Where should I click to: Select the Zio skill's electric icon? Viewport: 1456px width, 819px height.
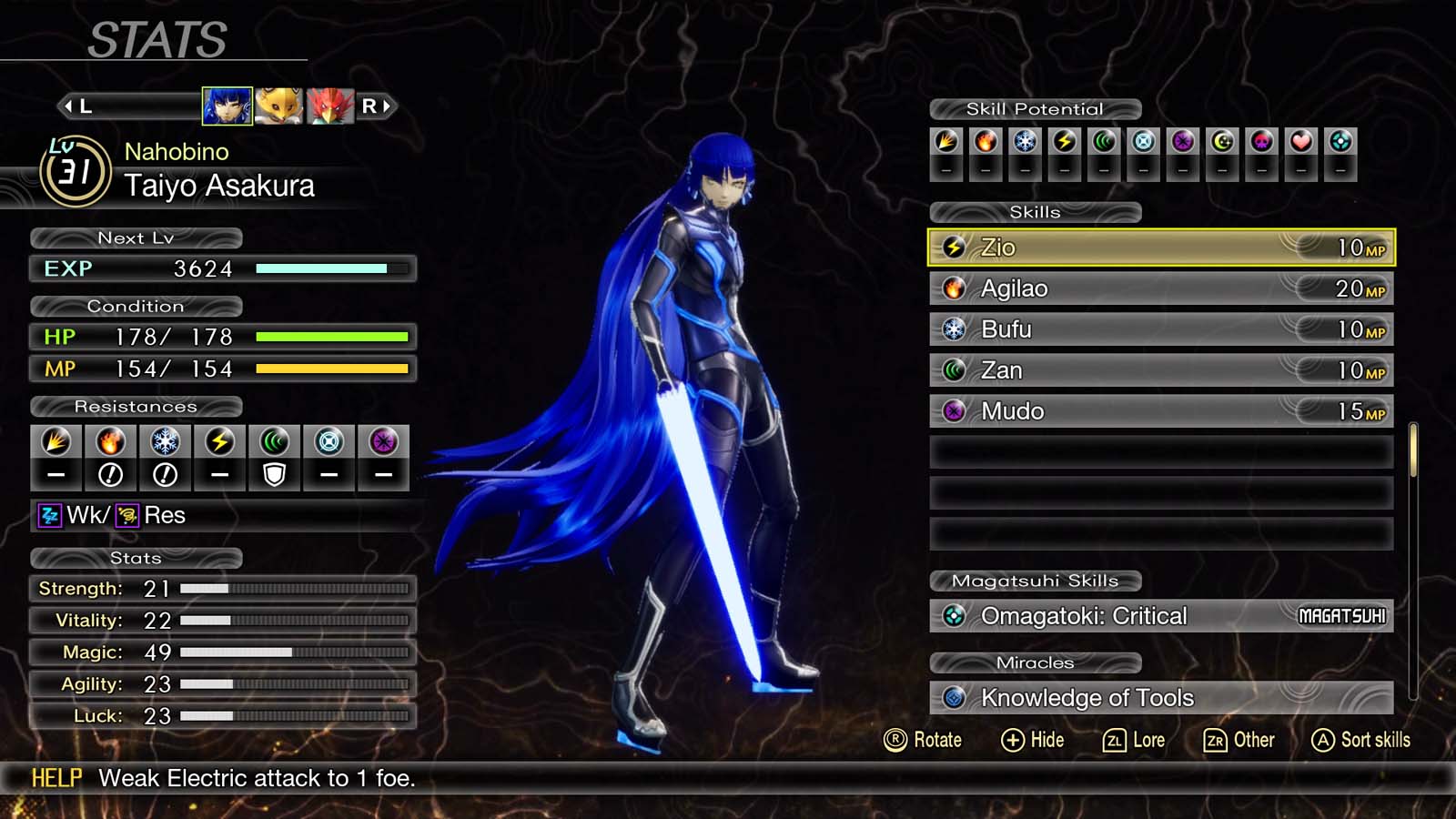pyautogui.click(x=954, y=247)
